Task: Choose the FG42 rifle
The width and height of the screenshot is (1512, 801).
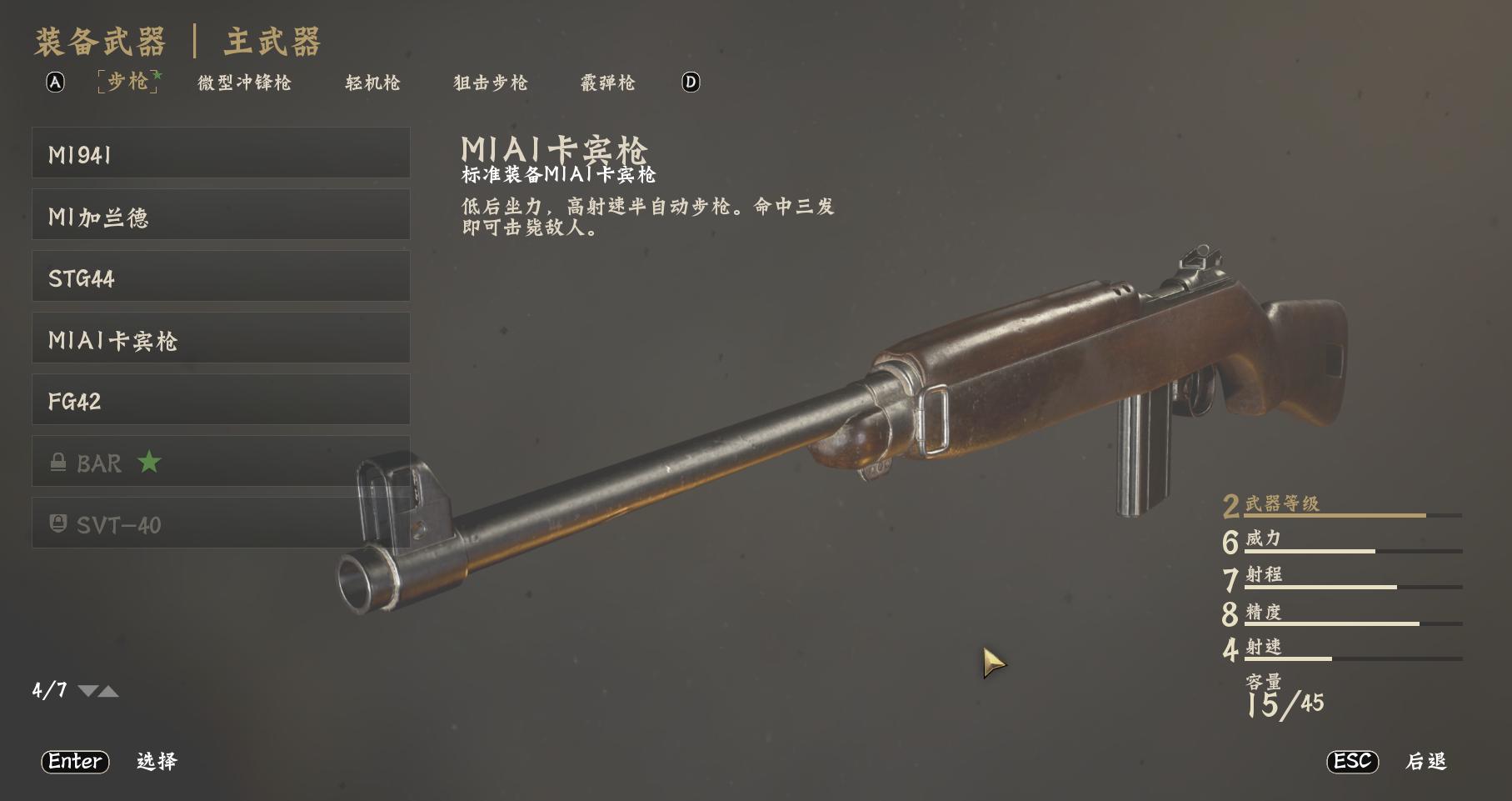Action: (221, 400)
